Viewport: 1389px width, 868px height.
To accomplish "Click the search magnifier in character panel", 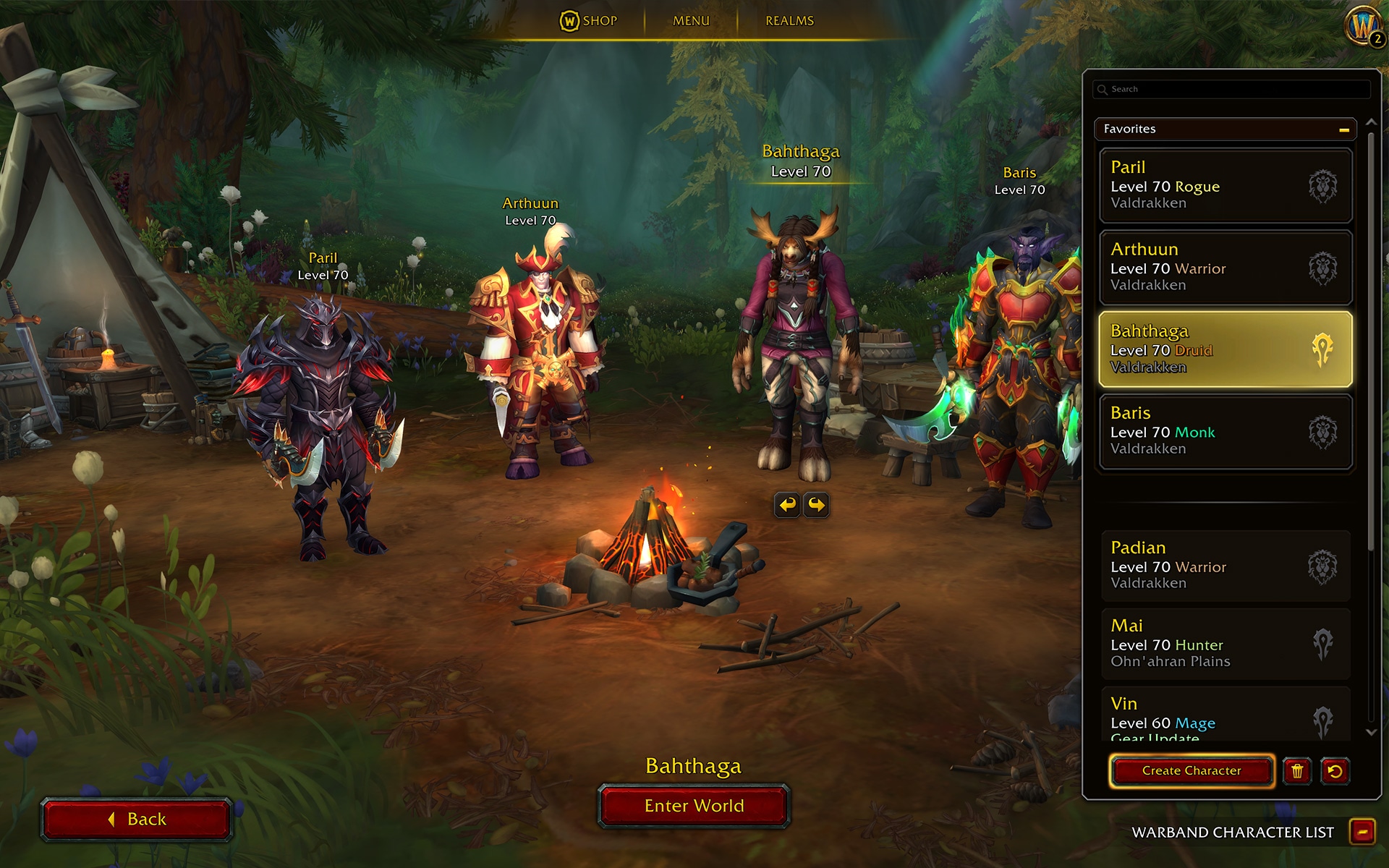I will tap(1103, 88).
